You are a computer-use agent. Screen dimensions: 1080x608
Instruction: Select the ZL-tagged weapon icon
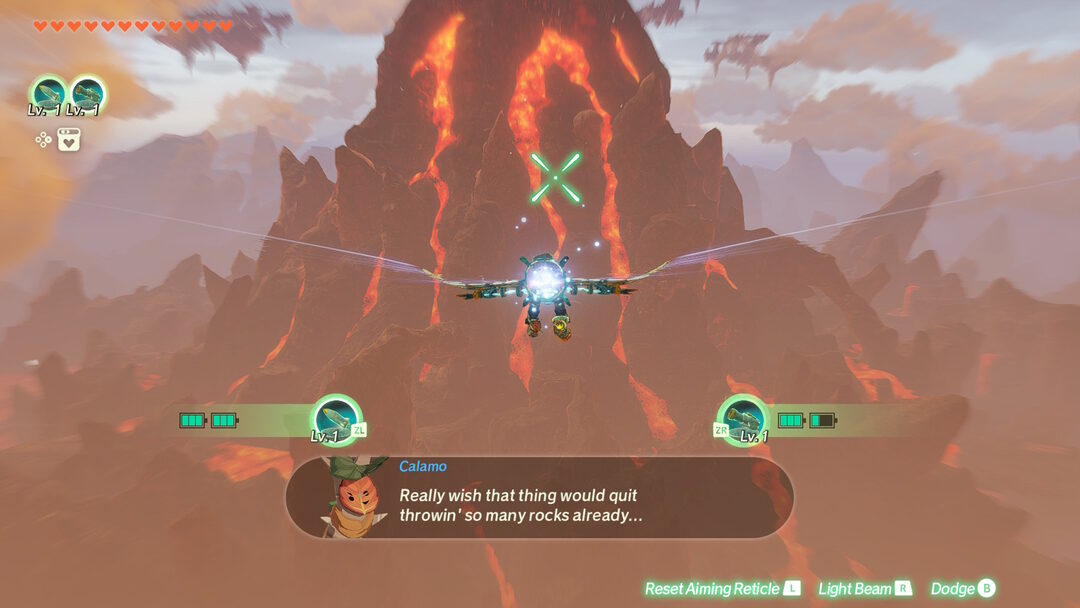336,418
